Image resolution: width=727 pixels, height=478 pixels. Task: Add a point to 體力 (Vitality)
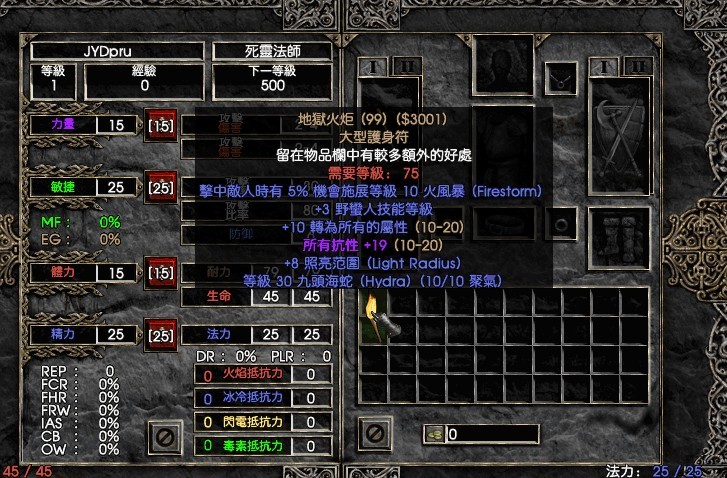click(x=160, y=272)
